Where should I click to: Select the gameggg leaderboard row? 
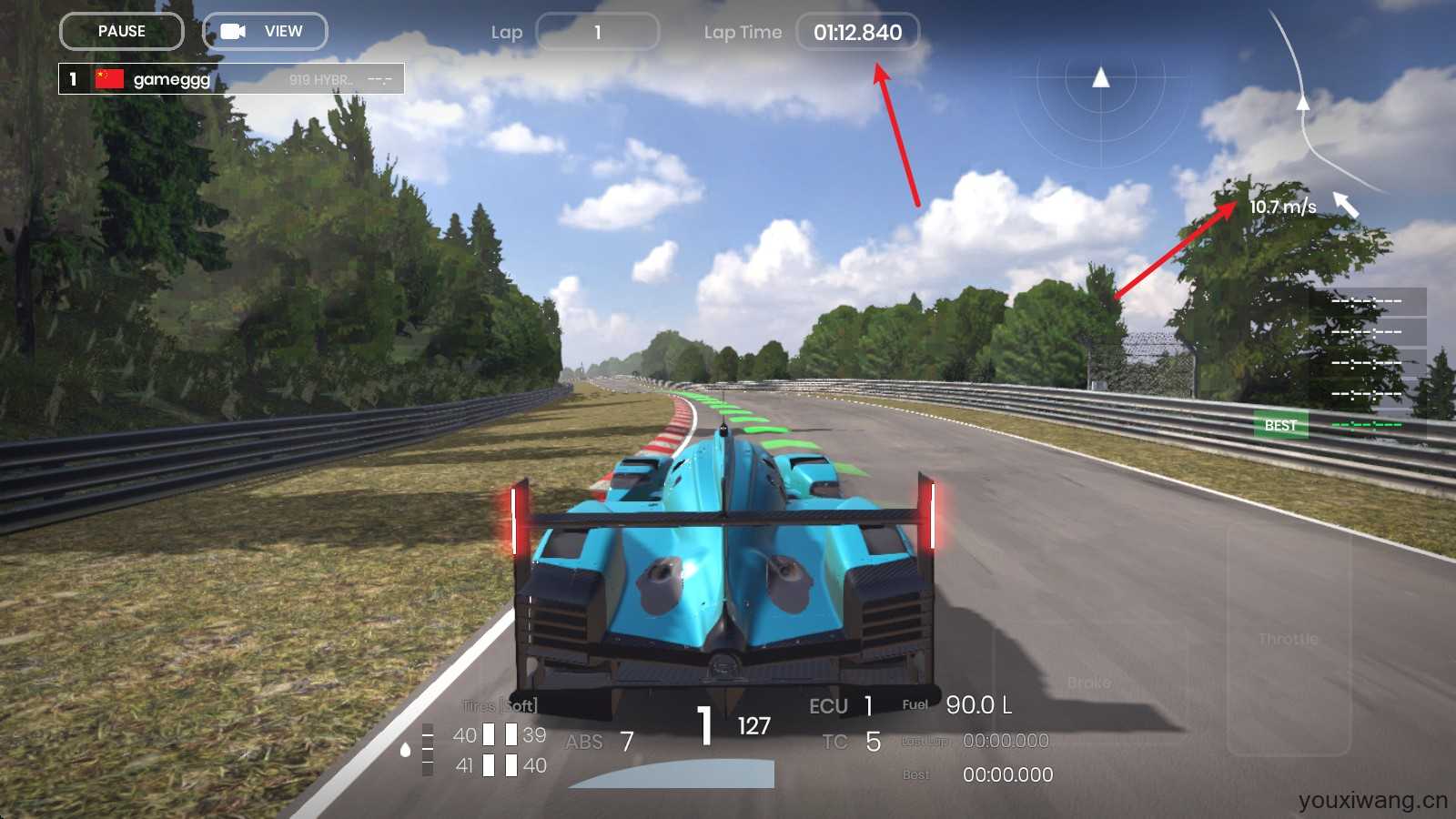[231, 79]
